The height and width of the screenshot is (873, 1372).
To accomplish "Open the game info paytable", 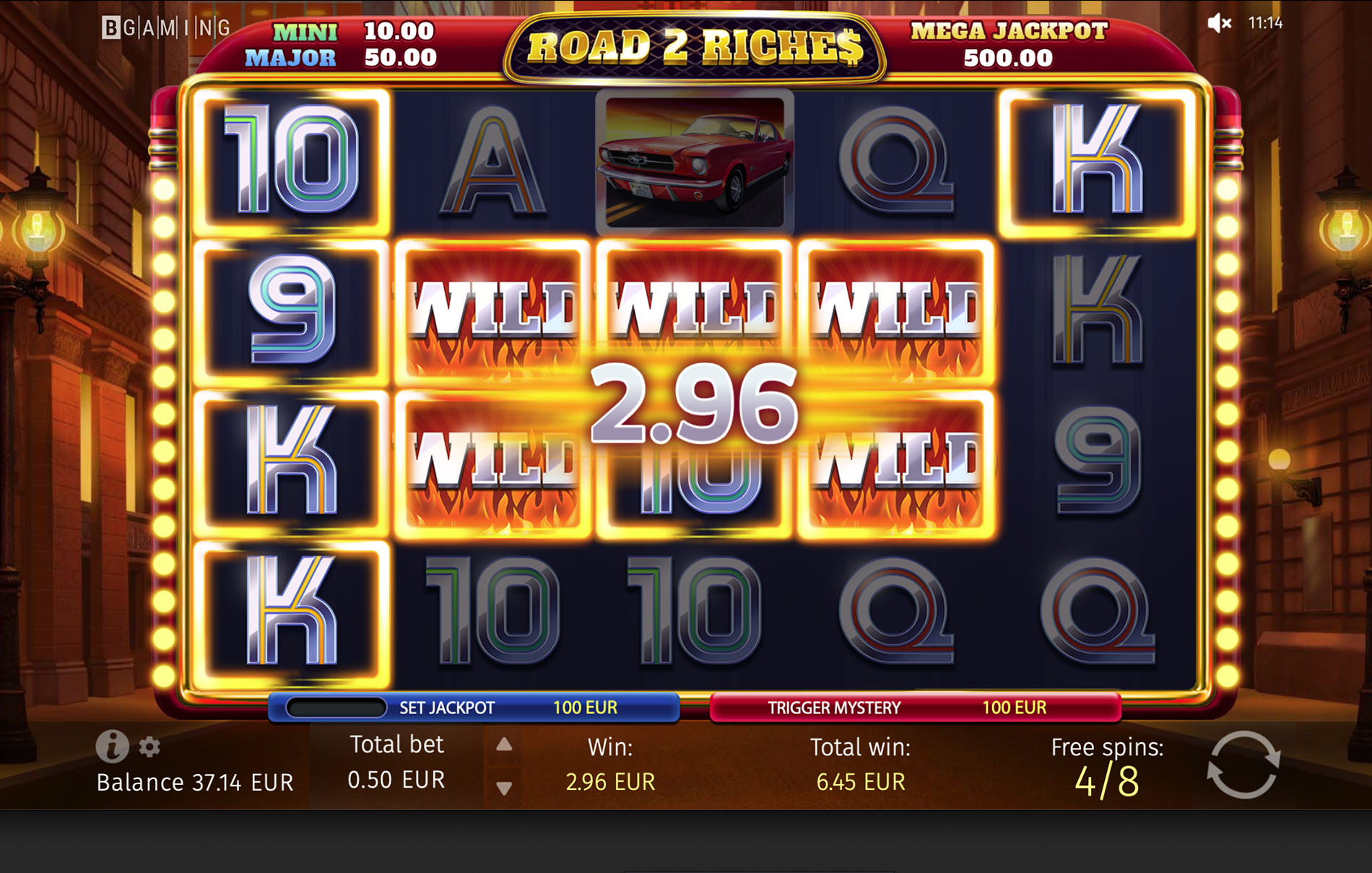I will 112,746.
